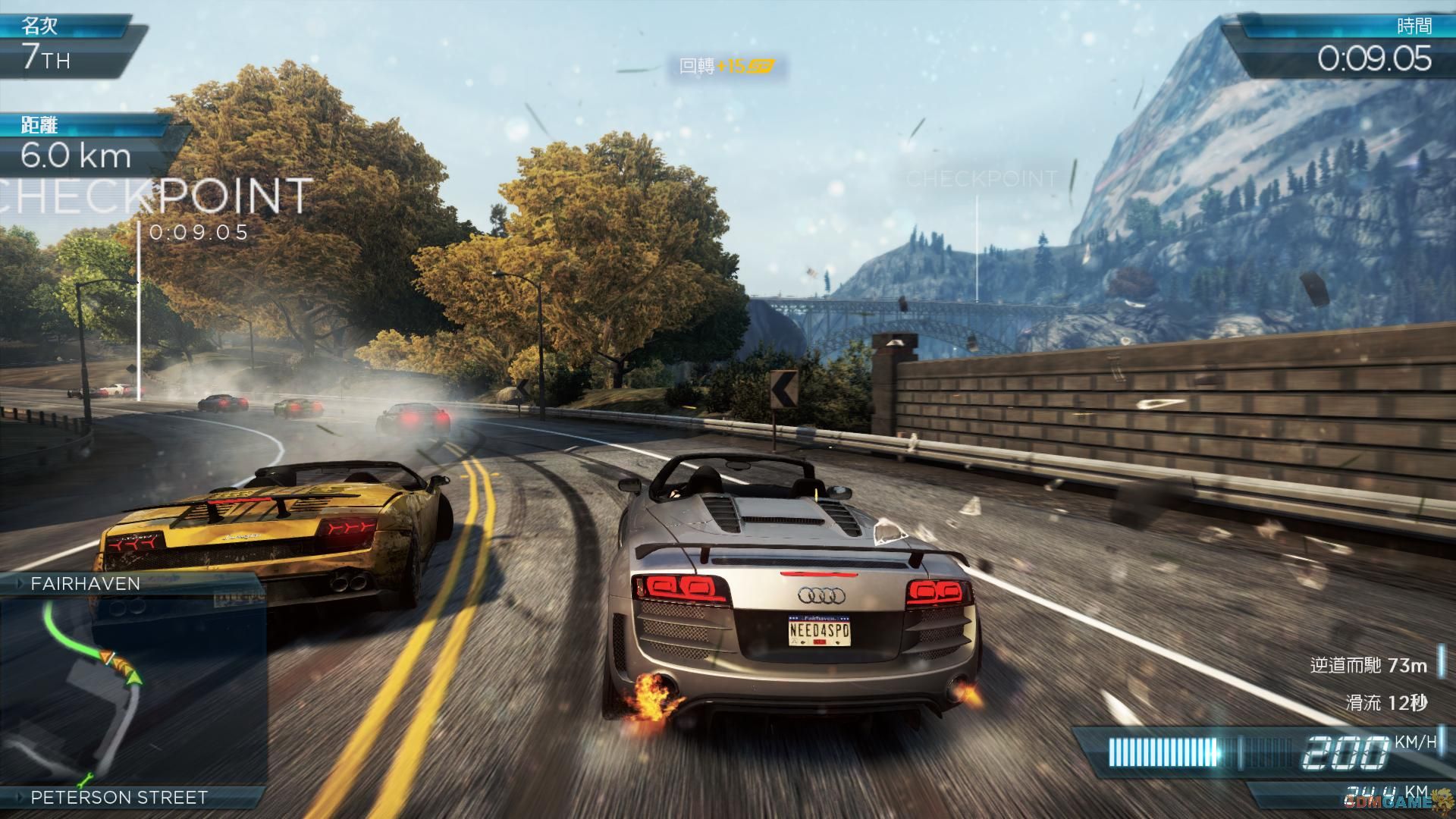Open the Fairhaven minimap
The image size is (1456, 819).
(x=133, y=690)
